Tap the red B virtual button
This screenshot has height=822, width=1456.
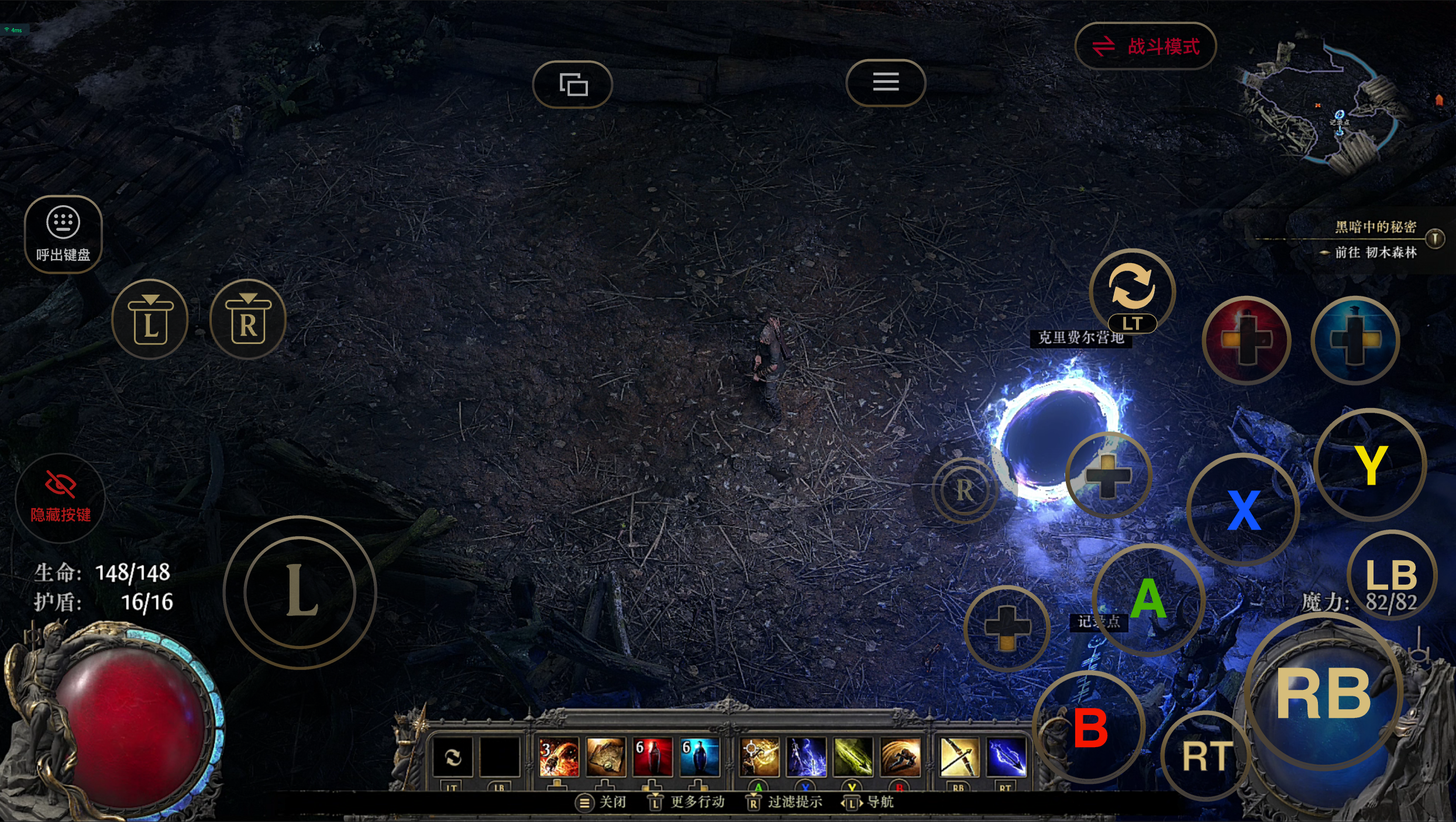[1090, 728]
